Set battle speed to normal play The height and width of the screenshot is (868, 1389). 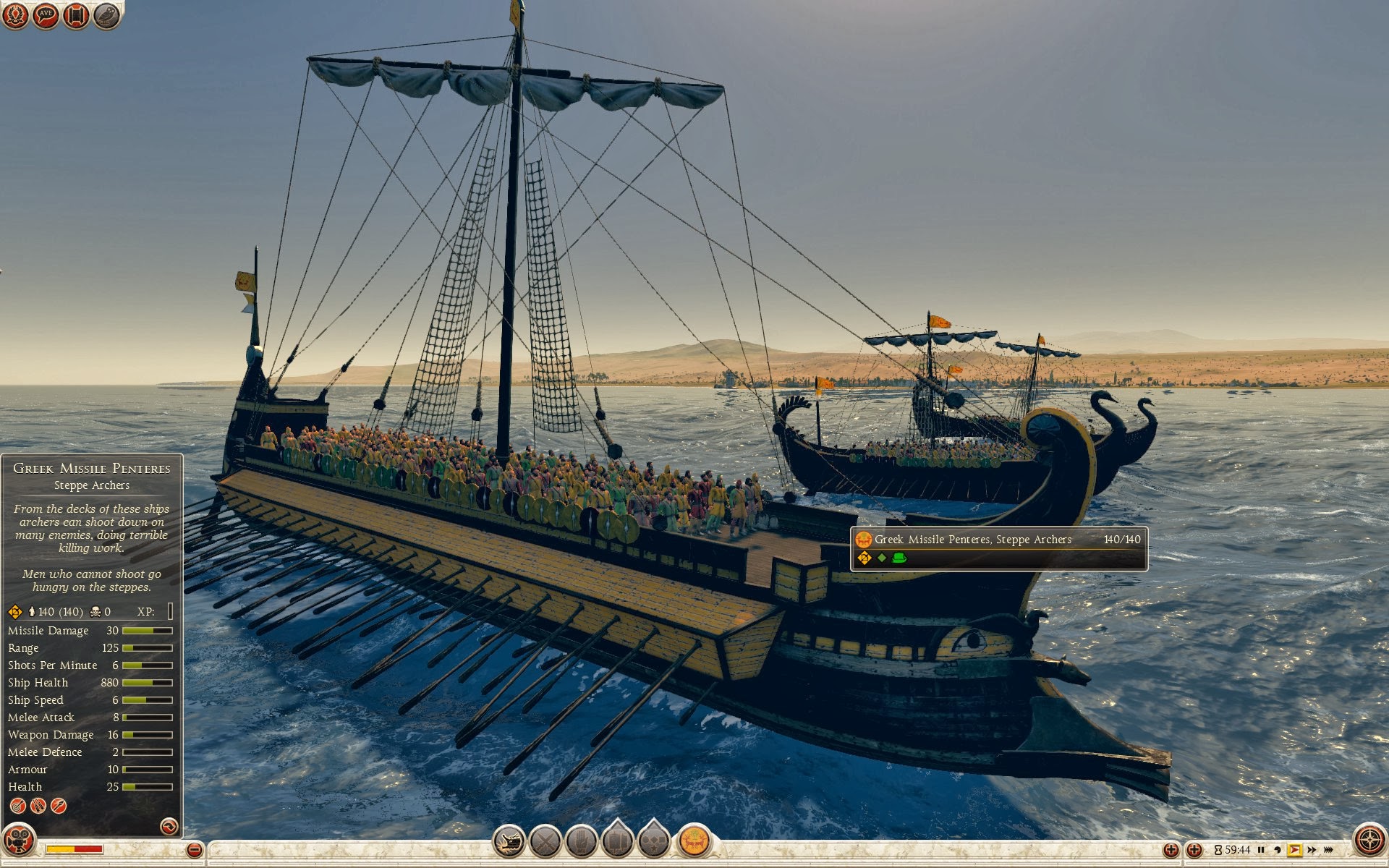[1294, 850]
